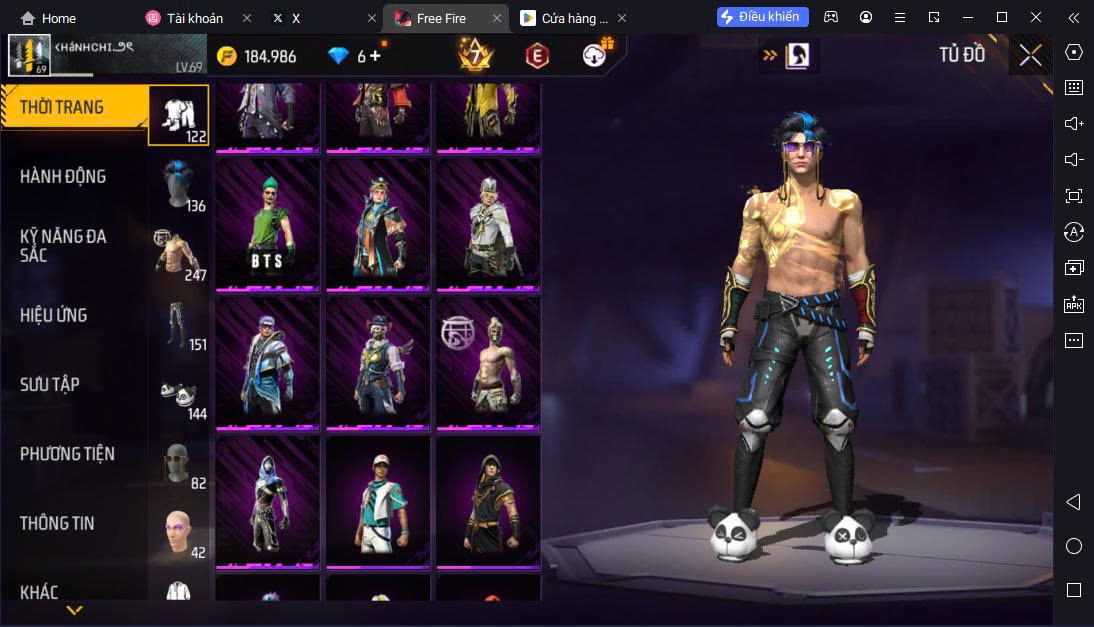
Task: Add diamonds with the plus button
Action: click(x=376, y=56)
